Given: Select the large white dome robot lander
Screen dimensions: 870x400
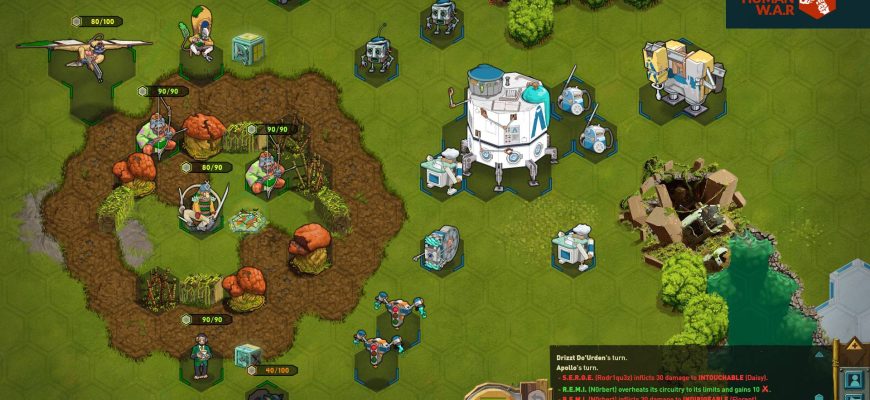Looking at the screenshot, I should [x=507, y=122].
